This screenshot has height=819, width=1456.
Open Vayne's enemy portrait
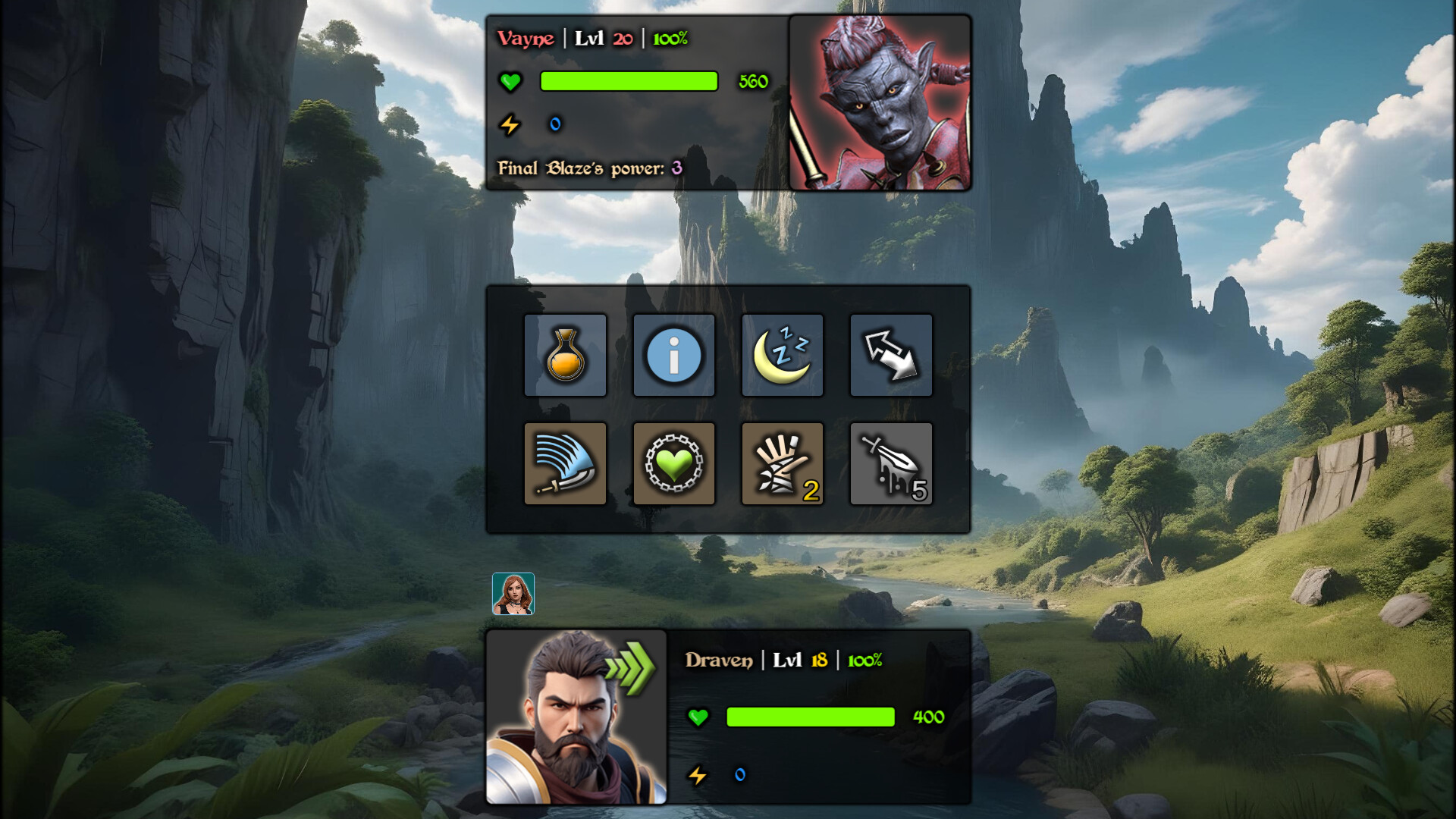click(x=880, y=103)
